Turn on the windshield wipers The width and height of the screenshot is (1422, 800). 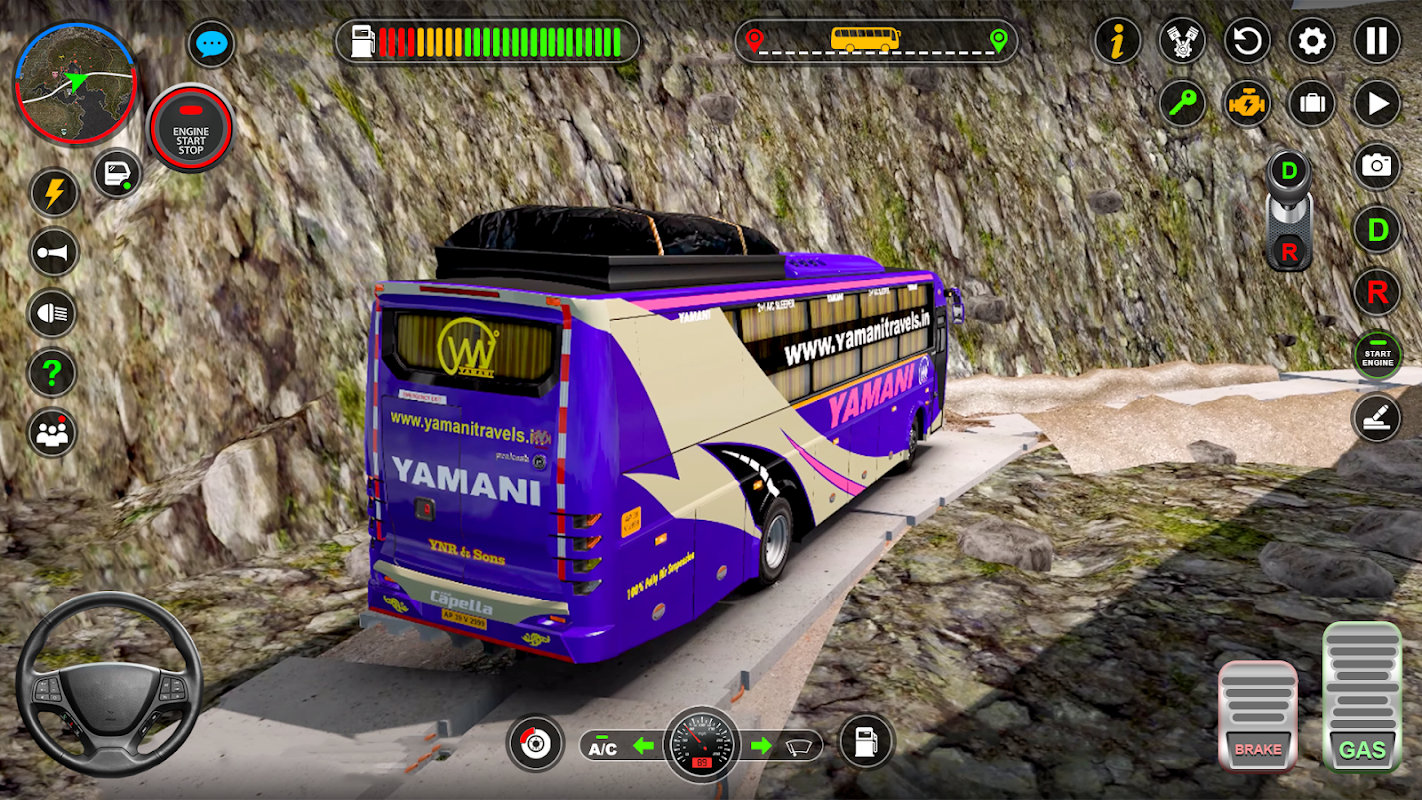[x=798, y=746]
